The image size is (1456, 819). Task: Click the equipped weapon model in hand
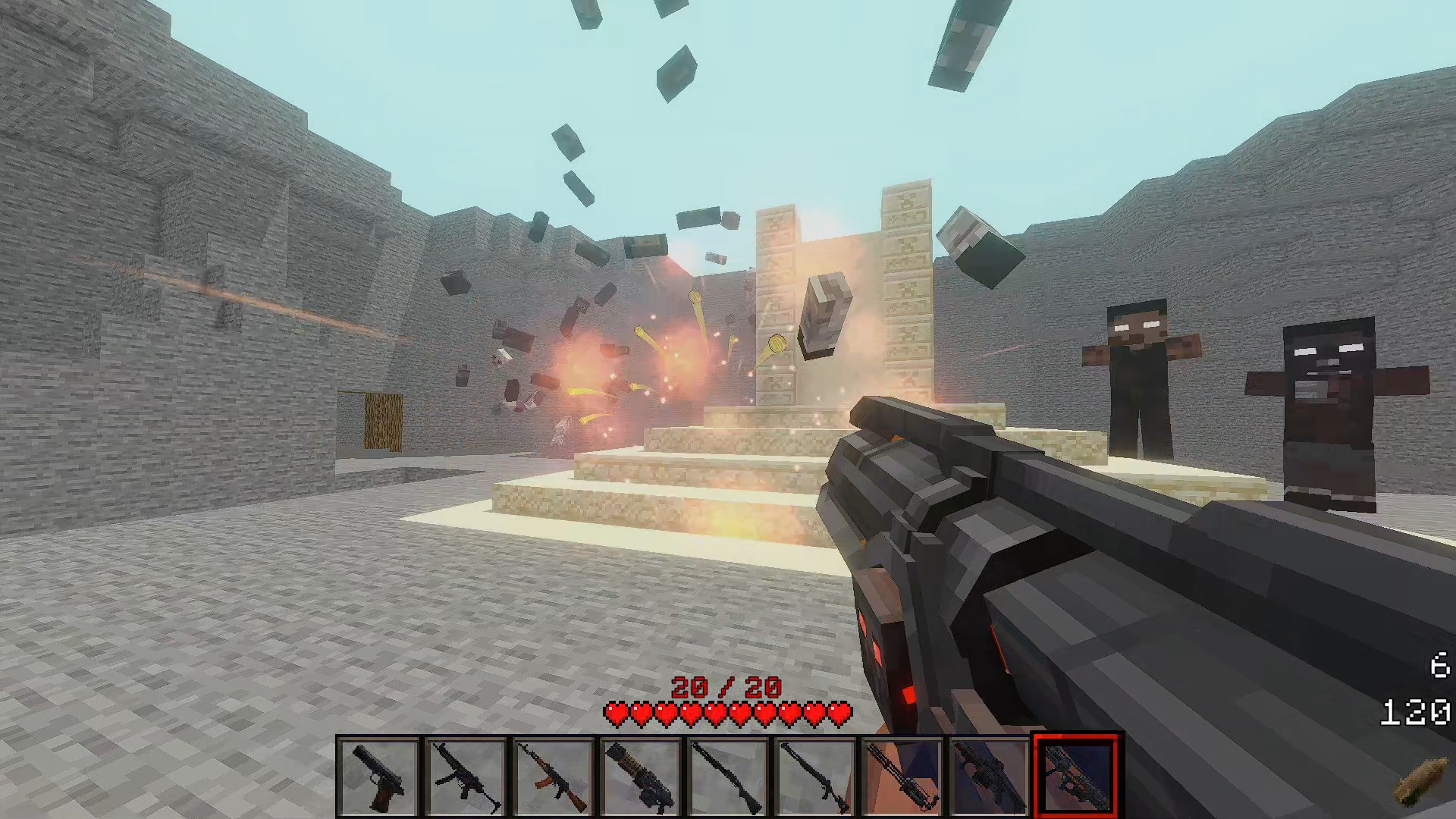(x=1062, y=569)
